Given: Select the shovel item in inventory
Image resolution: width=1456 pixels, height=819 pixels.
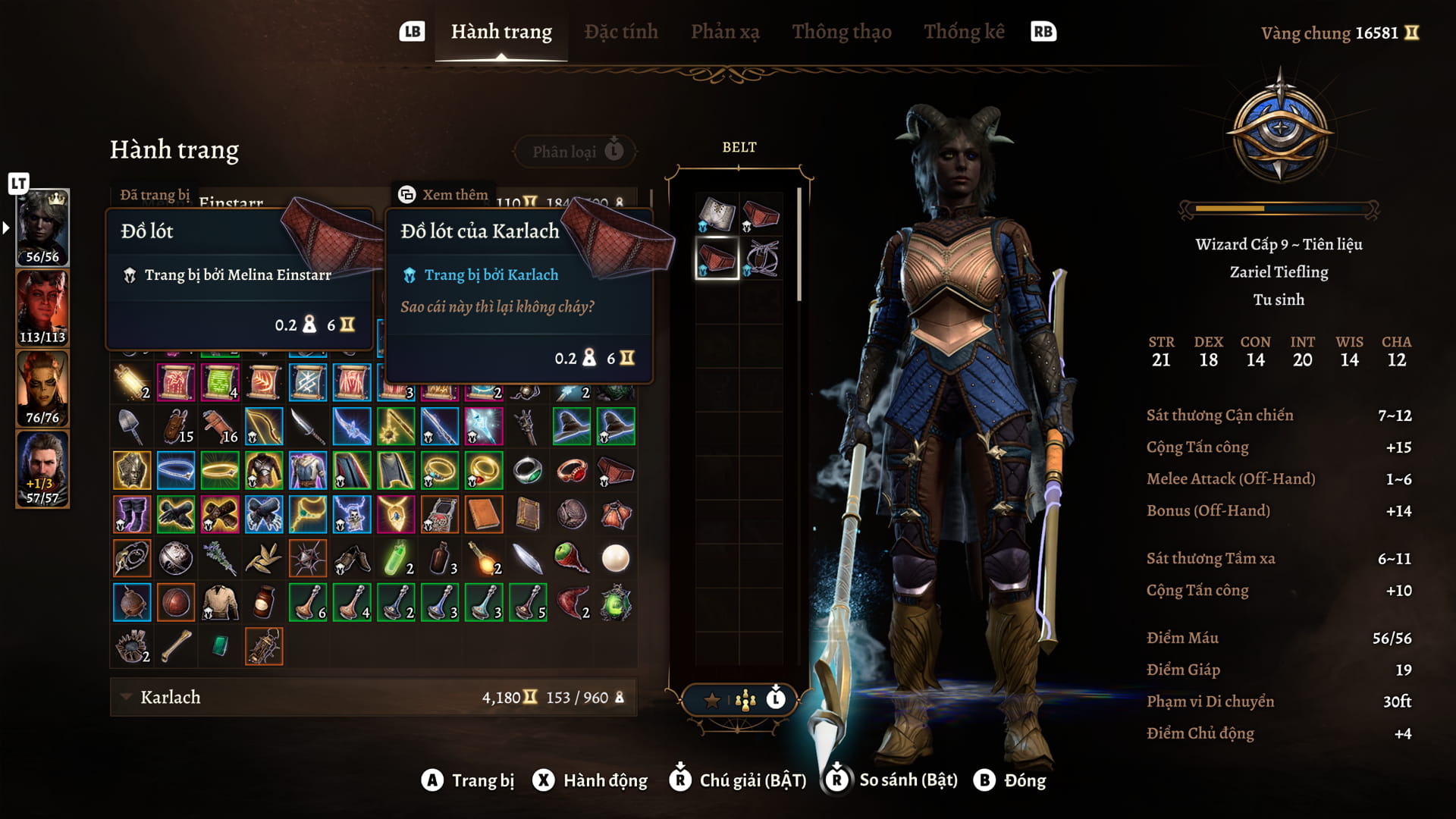Looking at the screenshot, I should pos(131,427).
